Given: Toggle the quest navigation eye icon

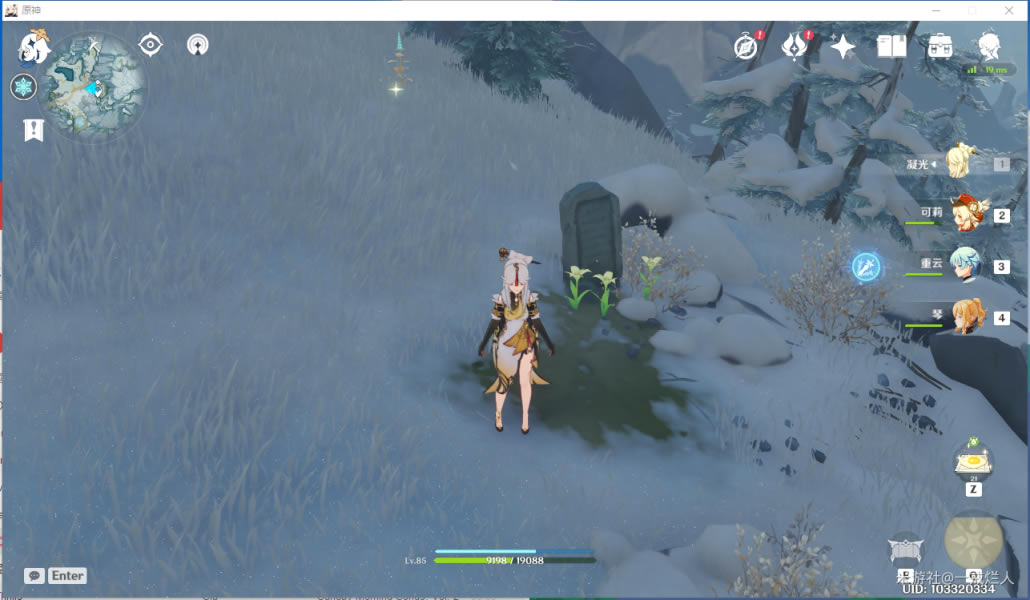Looking at the screenshot, I should [x=150, y=45].
